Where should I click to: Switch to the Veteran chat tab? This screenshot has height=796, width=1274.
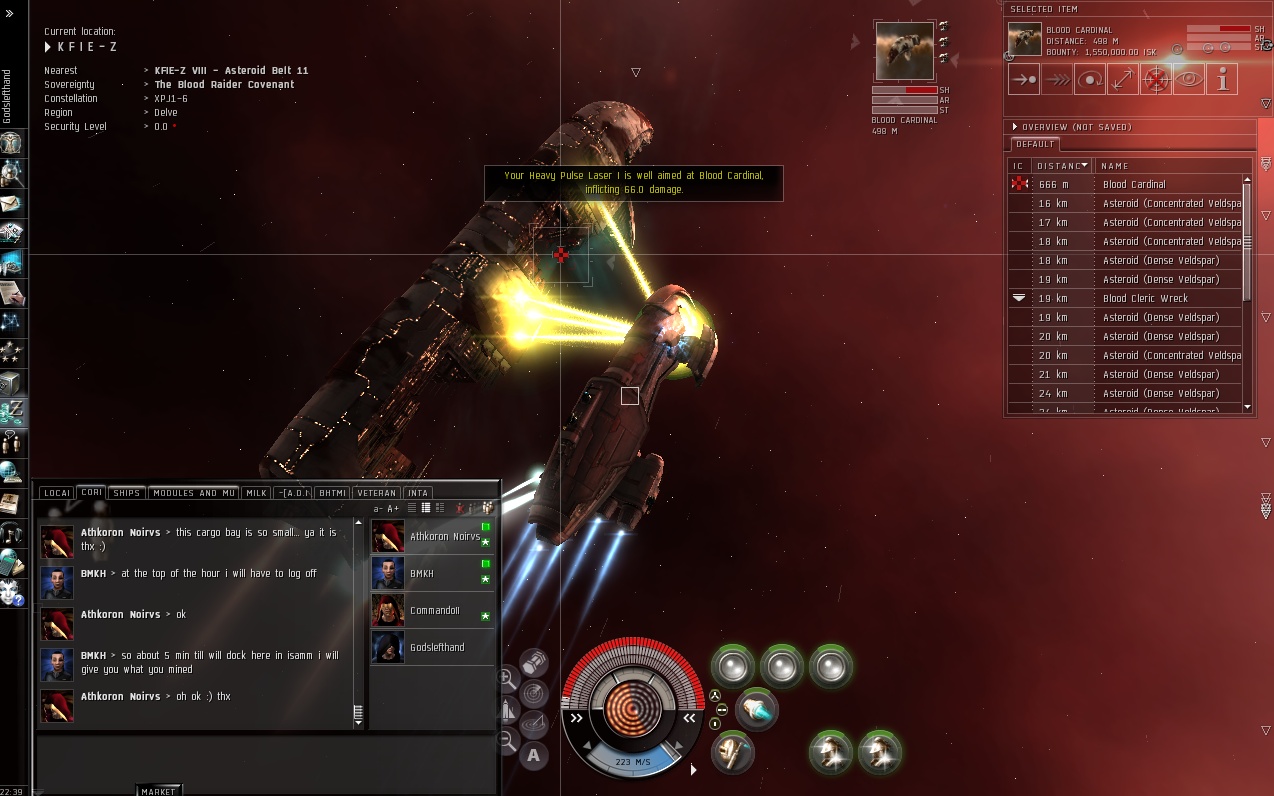(377, 493)
